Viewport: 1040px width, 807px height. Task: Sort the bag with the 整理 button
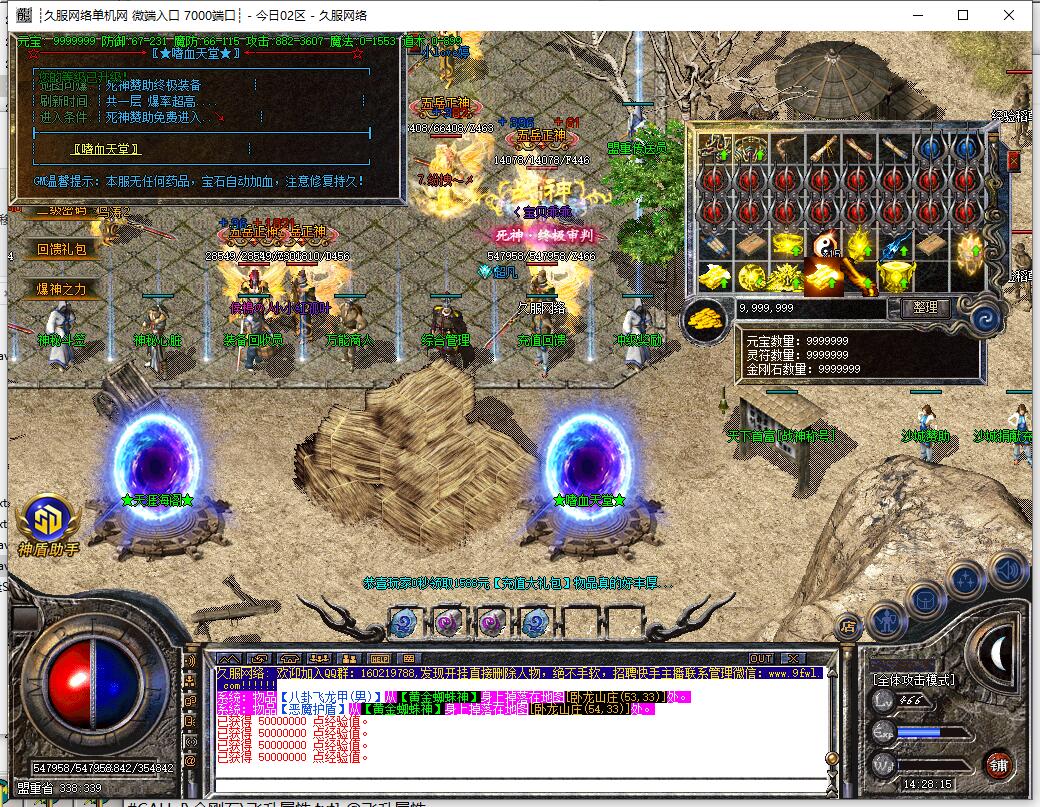pyautogui.click(x=925, y=308)
